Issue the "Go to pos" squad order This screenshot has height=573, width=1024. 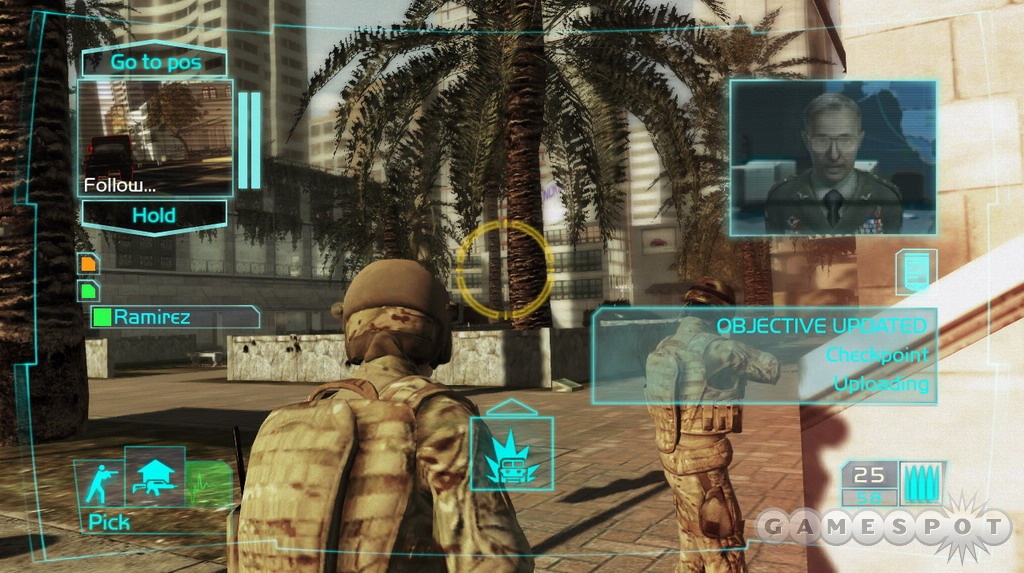(x=154, y=62)
